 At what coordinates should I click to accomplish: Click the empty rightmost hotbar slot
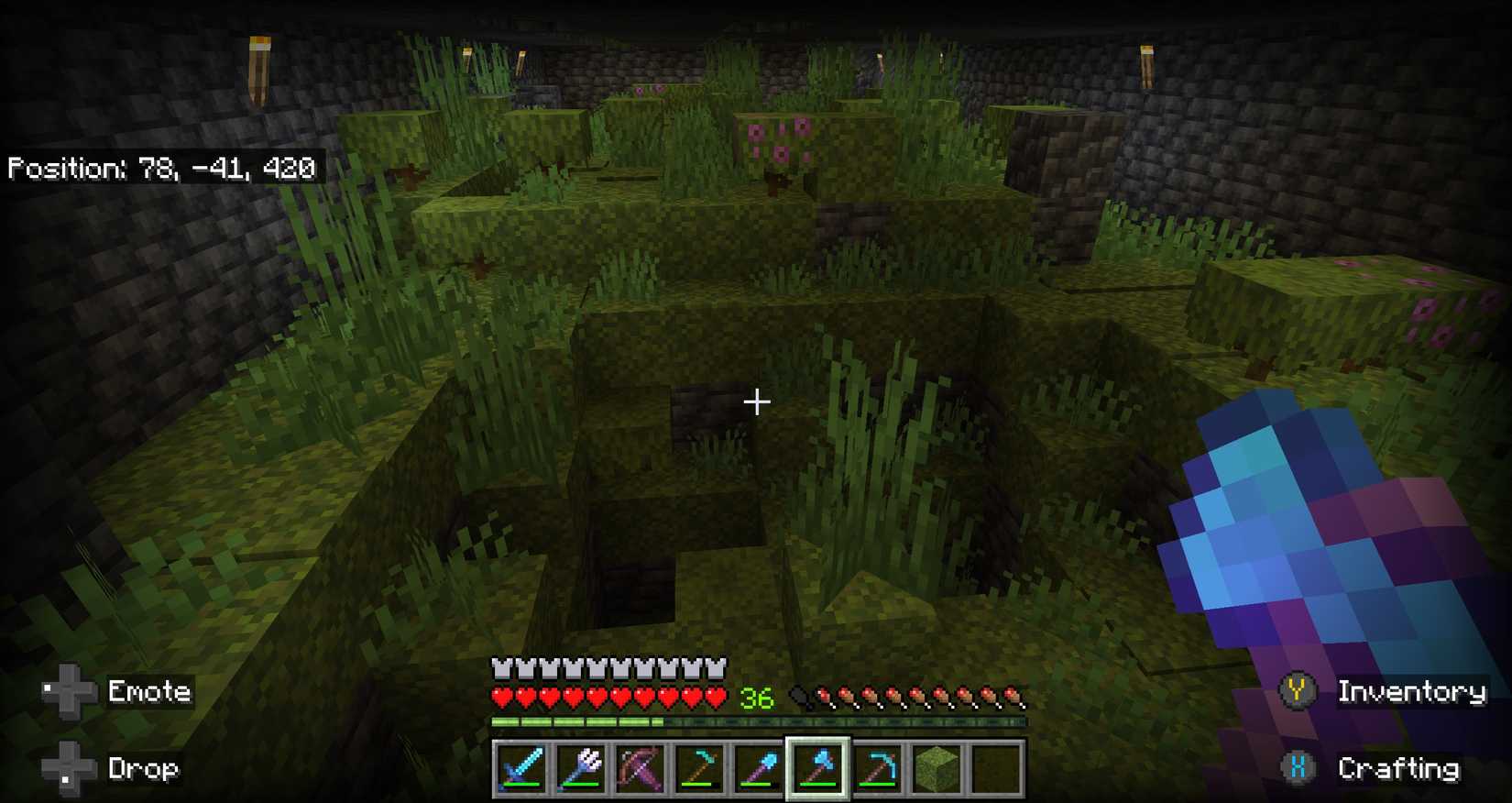pos(997,770)
